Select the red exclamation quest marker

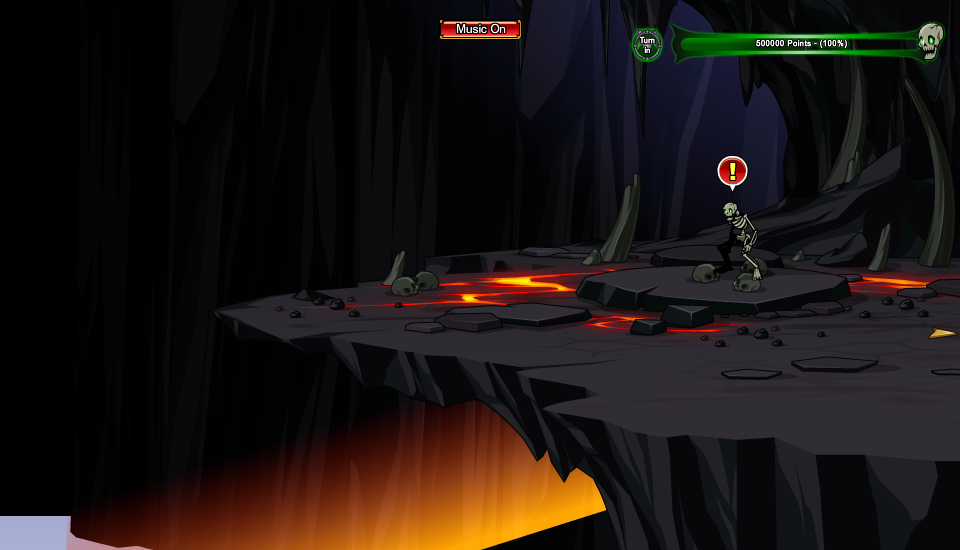click(x=732, y=171)
